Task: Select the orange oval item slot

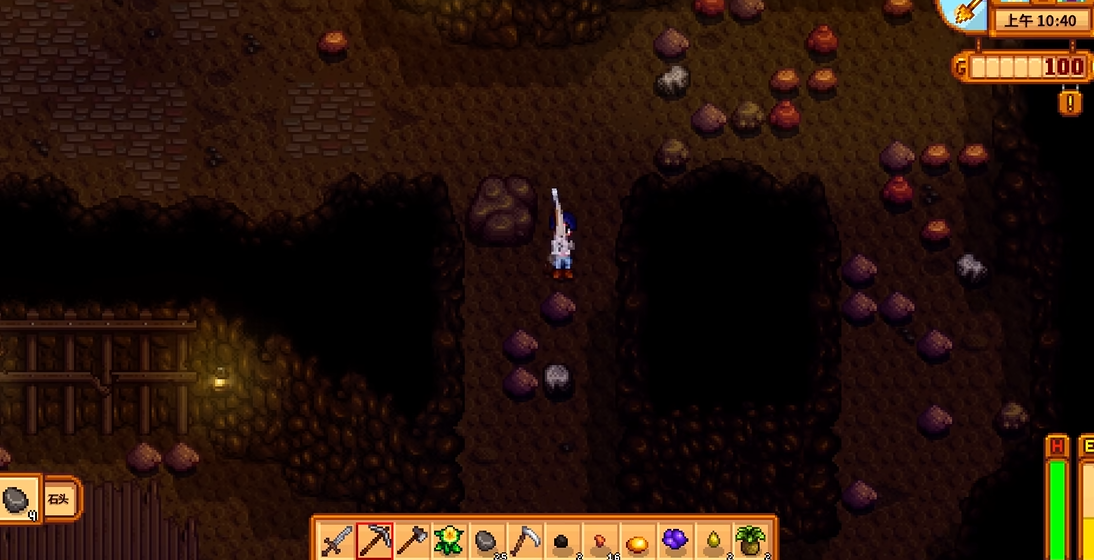Action: pyautogui.click(x=637, y=541)
